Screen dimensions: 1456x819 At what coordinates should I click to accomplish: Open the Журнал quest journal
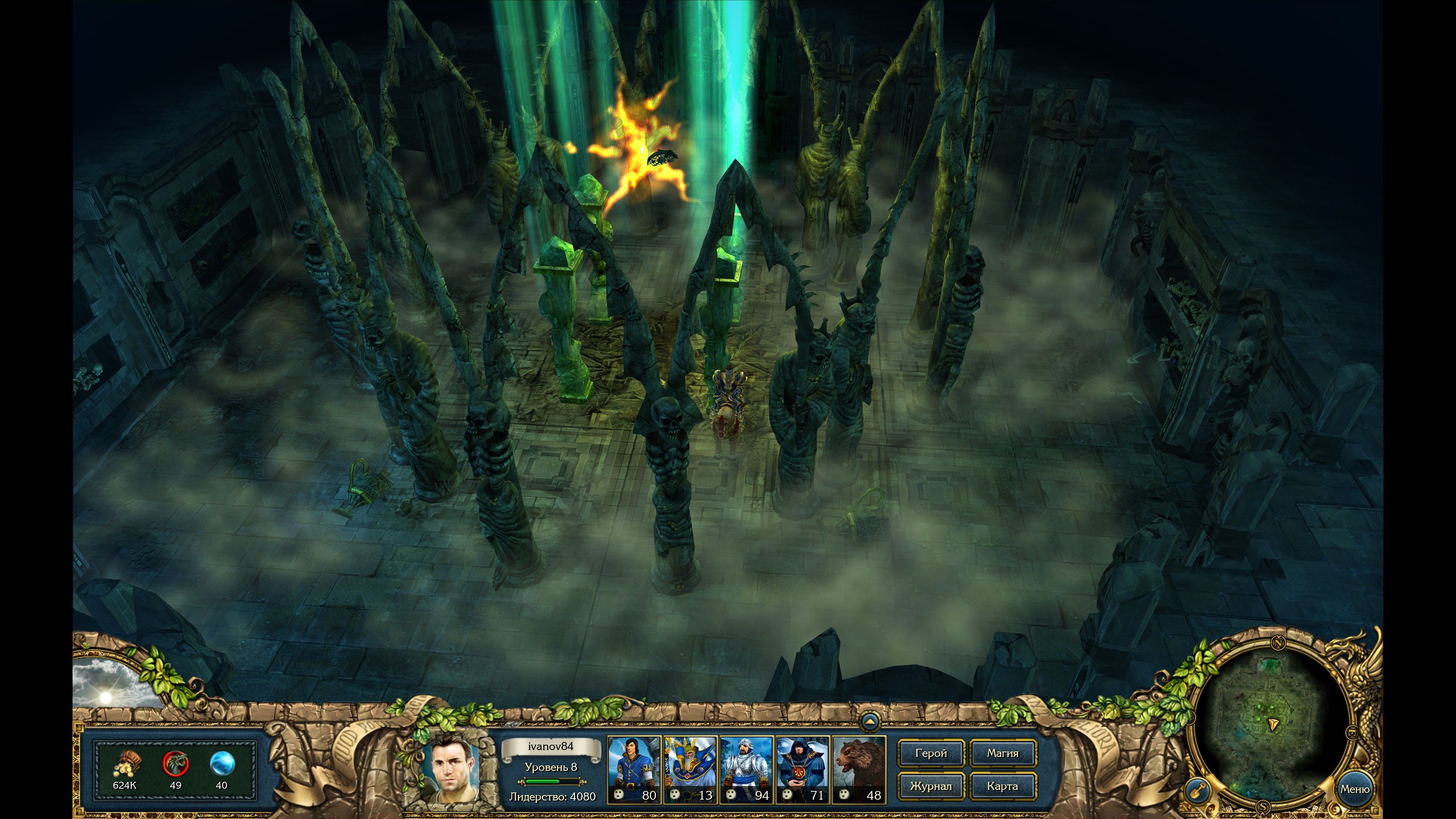point(931,786)
